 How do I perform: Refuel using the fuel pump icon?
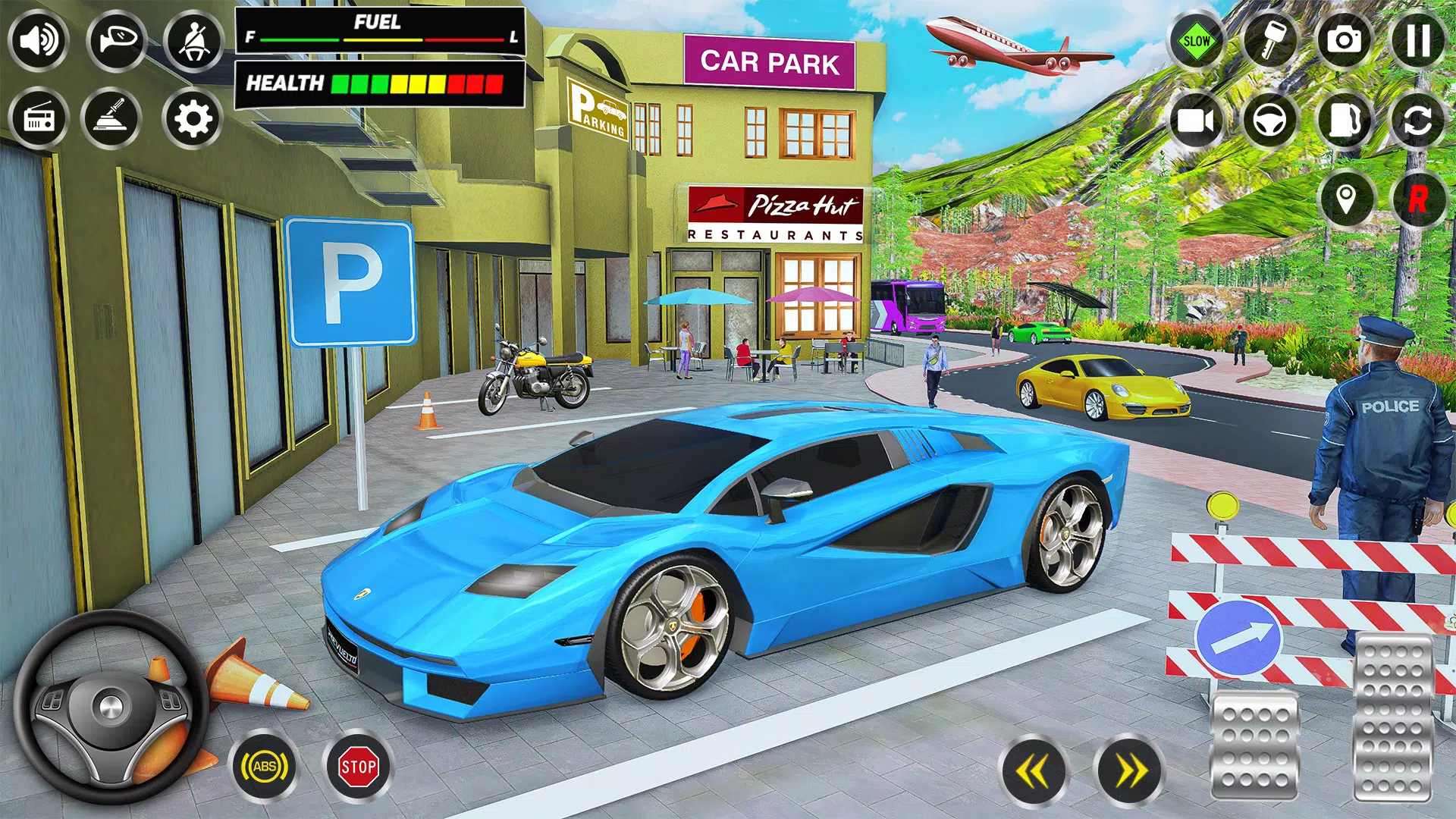(1346, 121)
